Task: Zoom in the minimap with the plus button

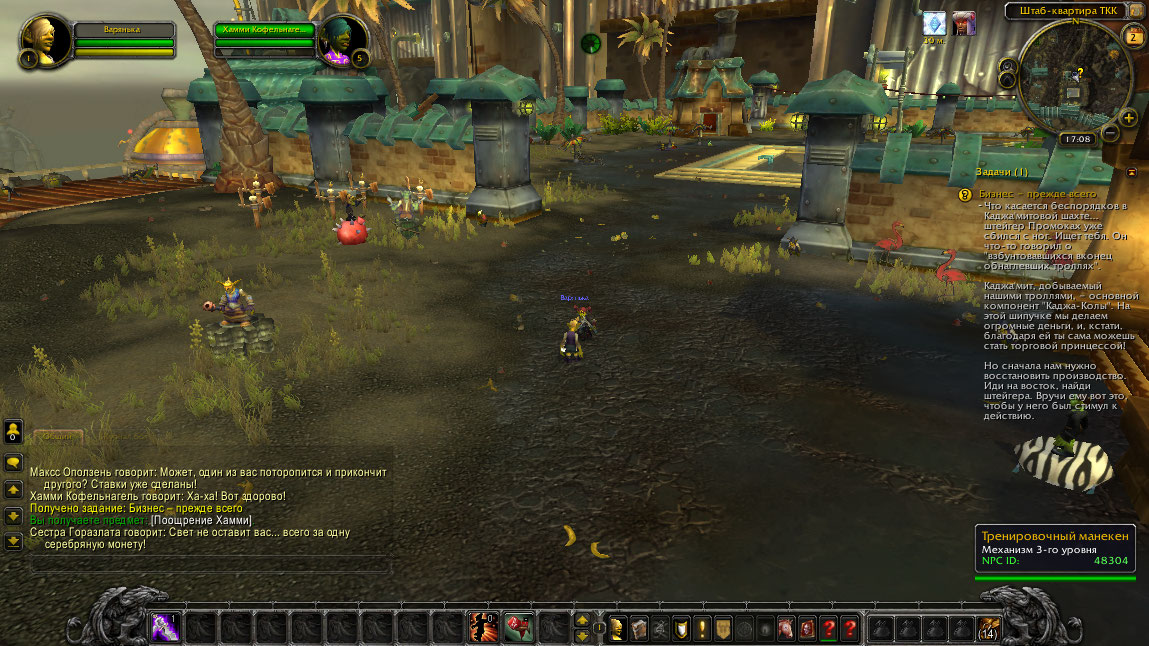Action: 1129,117
